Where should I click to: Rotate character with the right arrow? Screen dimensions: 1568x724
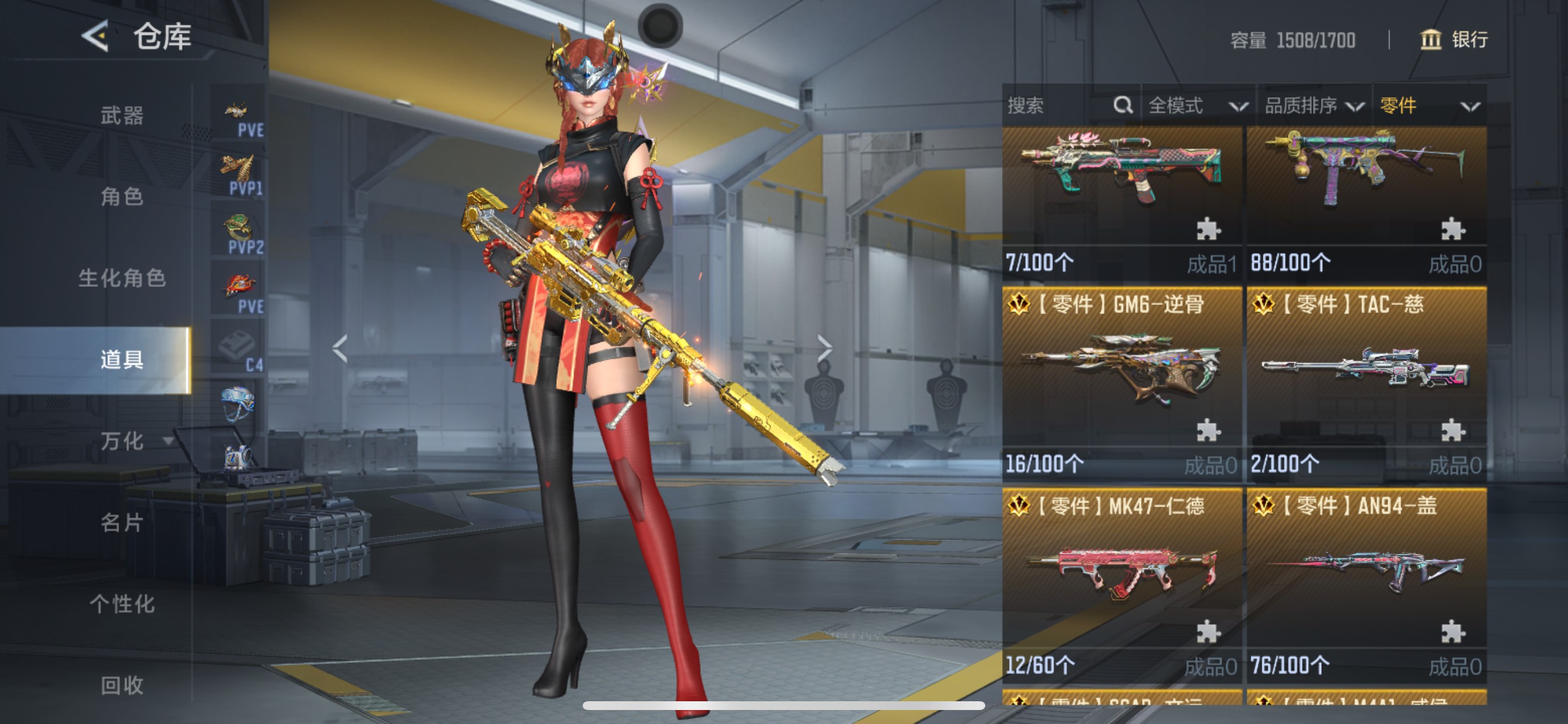824,349
